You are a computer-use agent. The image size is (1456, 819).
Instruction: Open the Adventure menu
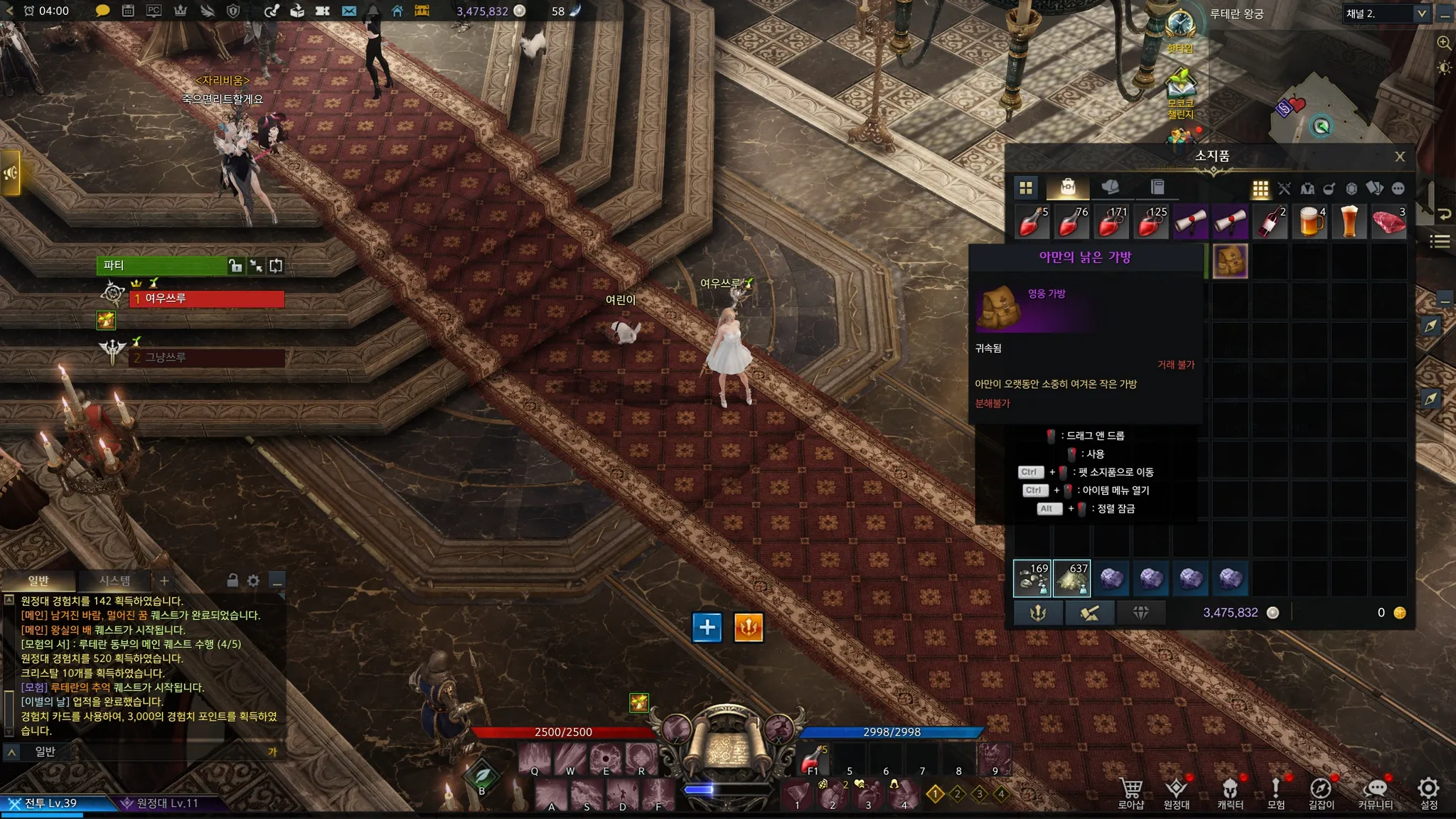click(1275, 792)
